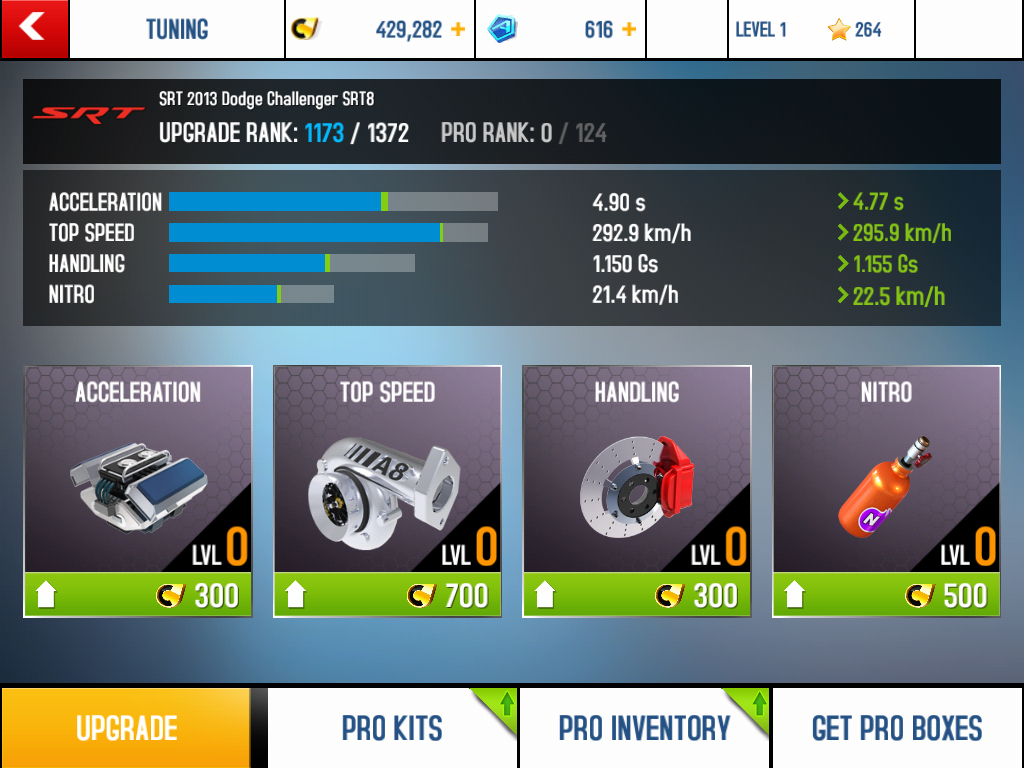Open Get Pro Boxes
Viewport: 1024px width, 768px height.
click(x=897, y=728)
